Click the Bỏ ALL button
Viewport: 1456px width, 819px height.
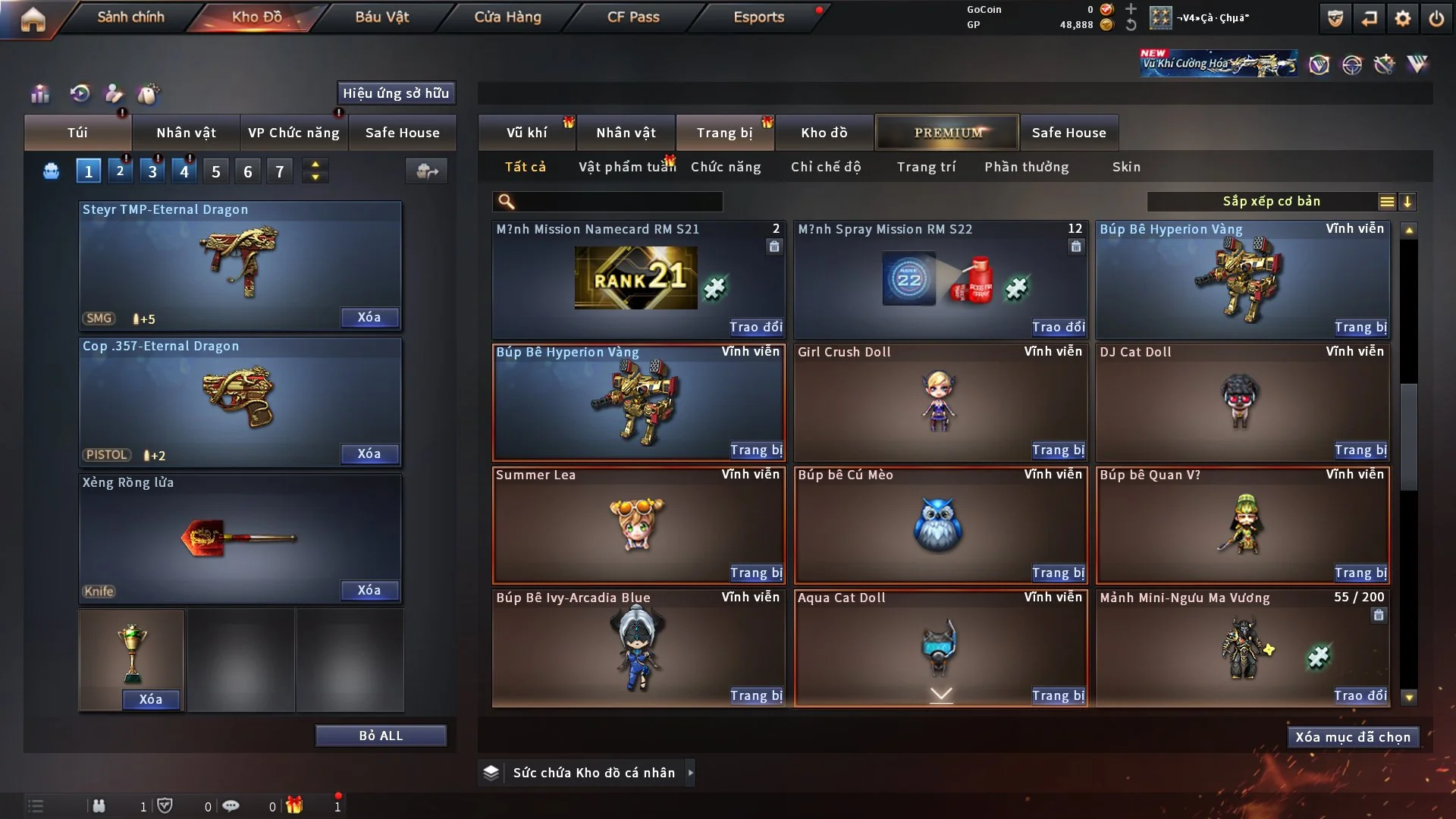point(381,736)
